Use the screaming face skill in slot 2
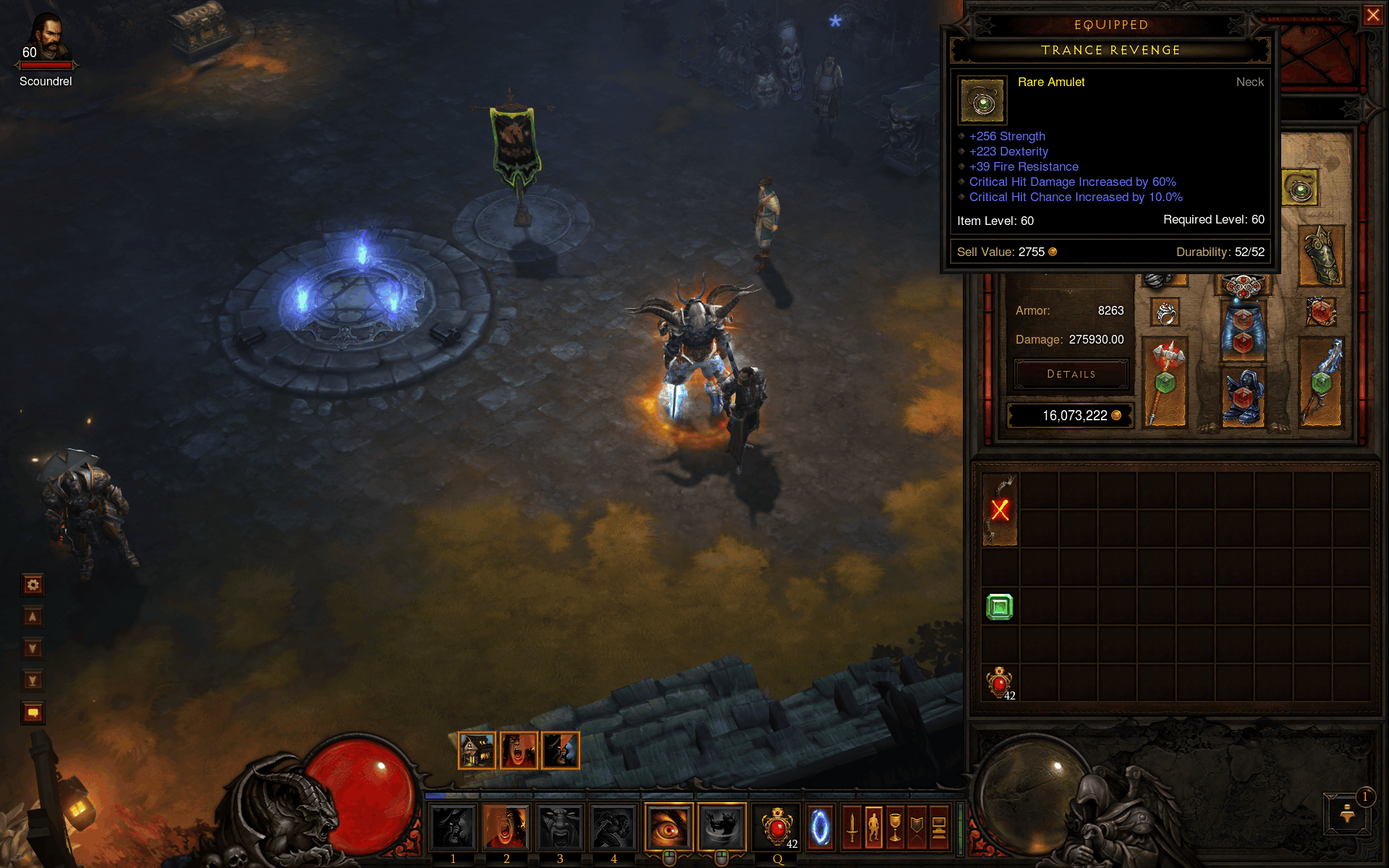The height and width of the screenshot is (868, 1389). coord(506,826)
